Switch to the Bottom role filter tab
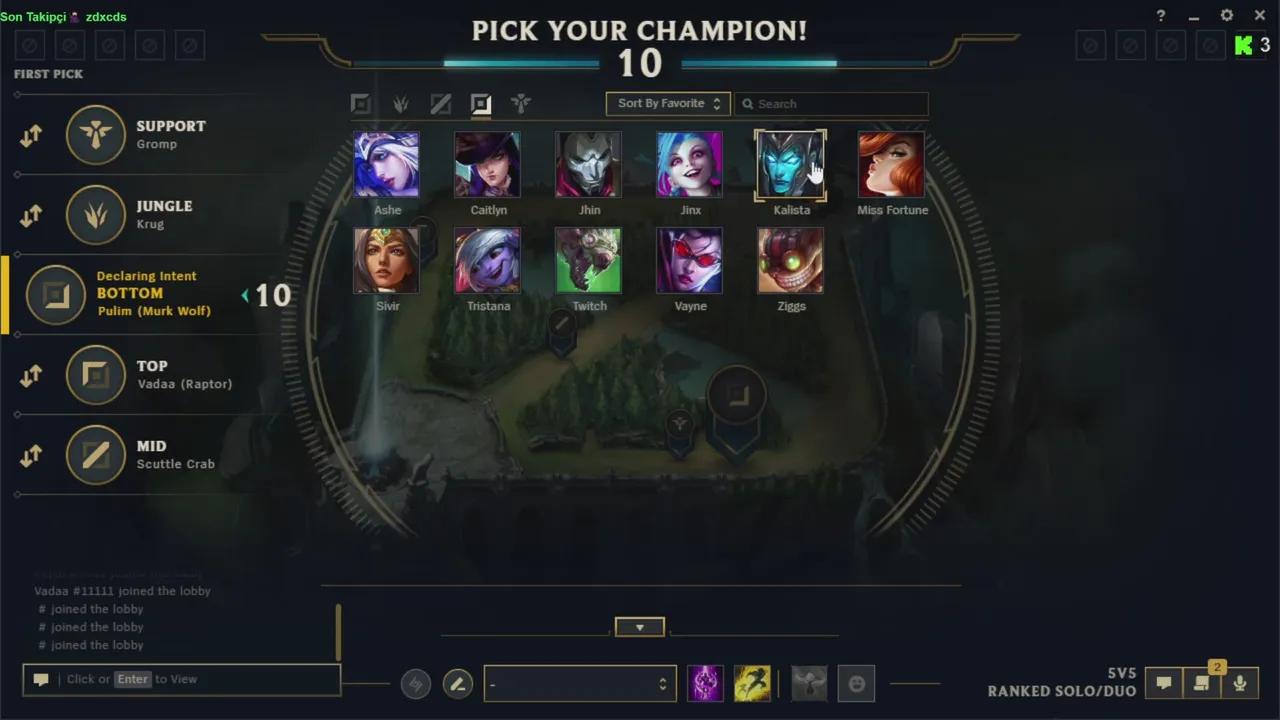 tap(481, 103)
